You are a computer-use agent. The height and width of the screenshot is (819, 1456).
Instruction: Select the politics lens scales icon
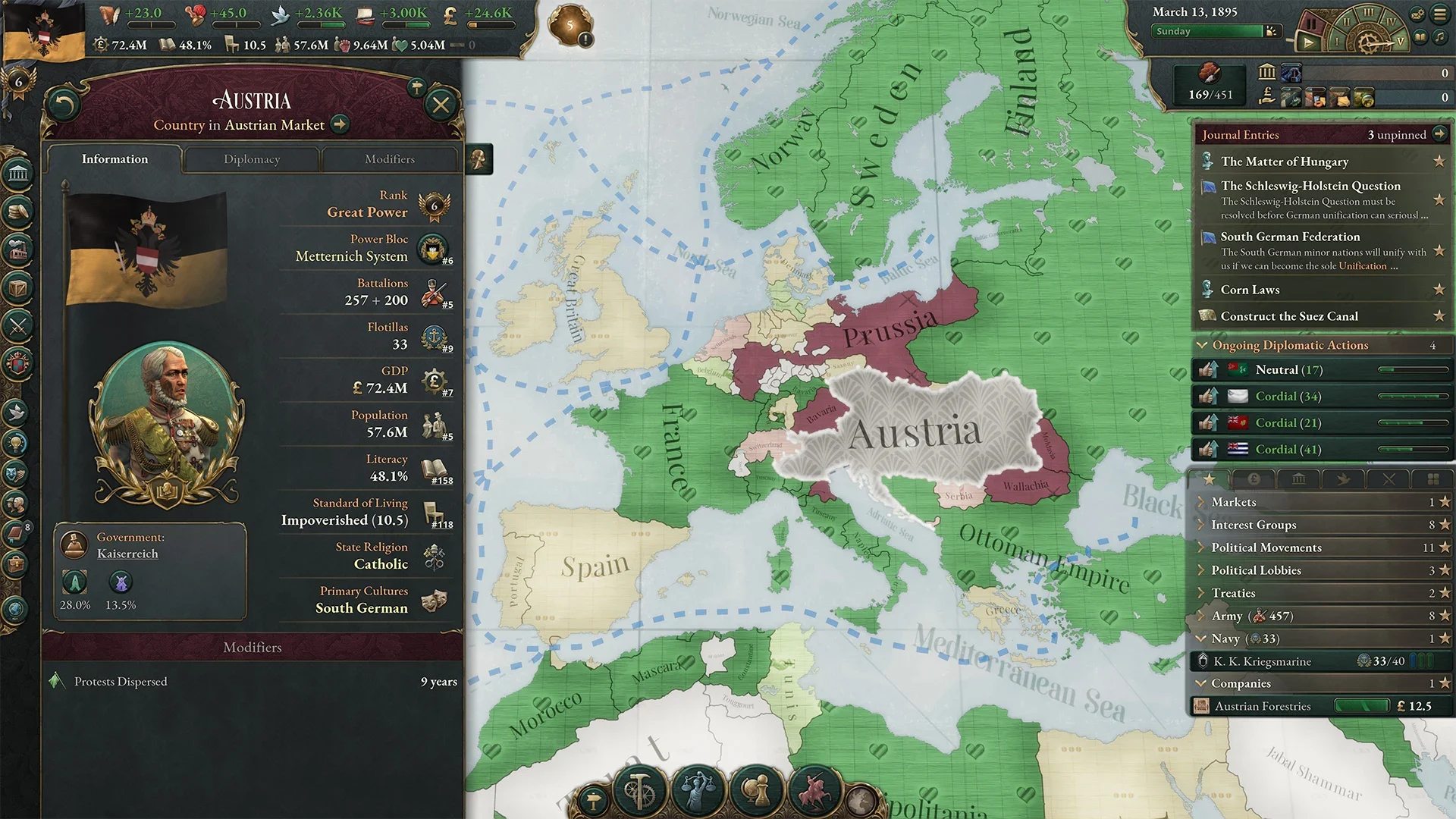click(x=699, y=790)
